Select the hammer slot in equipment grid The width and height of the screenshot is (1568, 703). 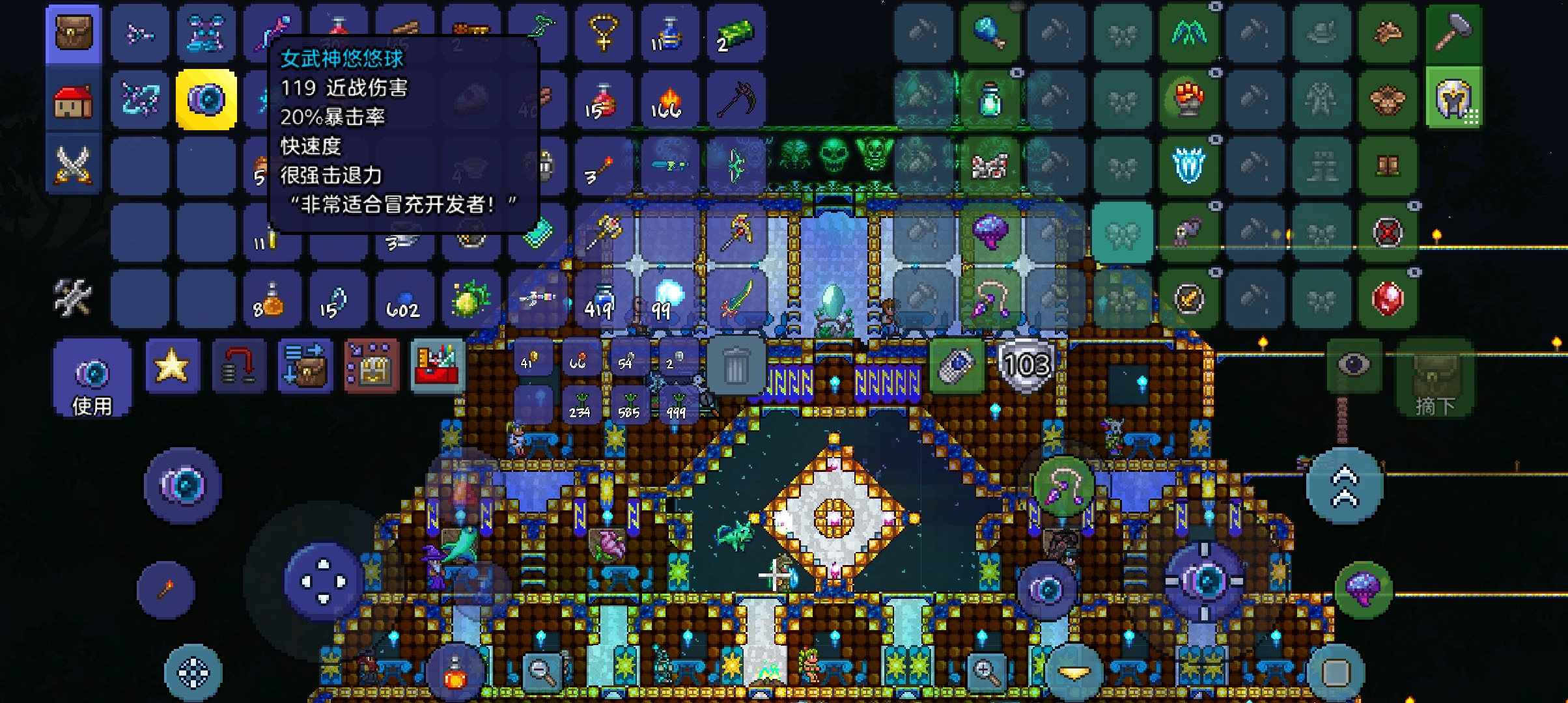1453,33
